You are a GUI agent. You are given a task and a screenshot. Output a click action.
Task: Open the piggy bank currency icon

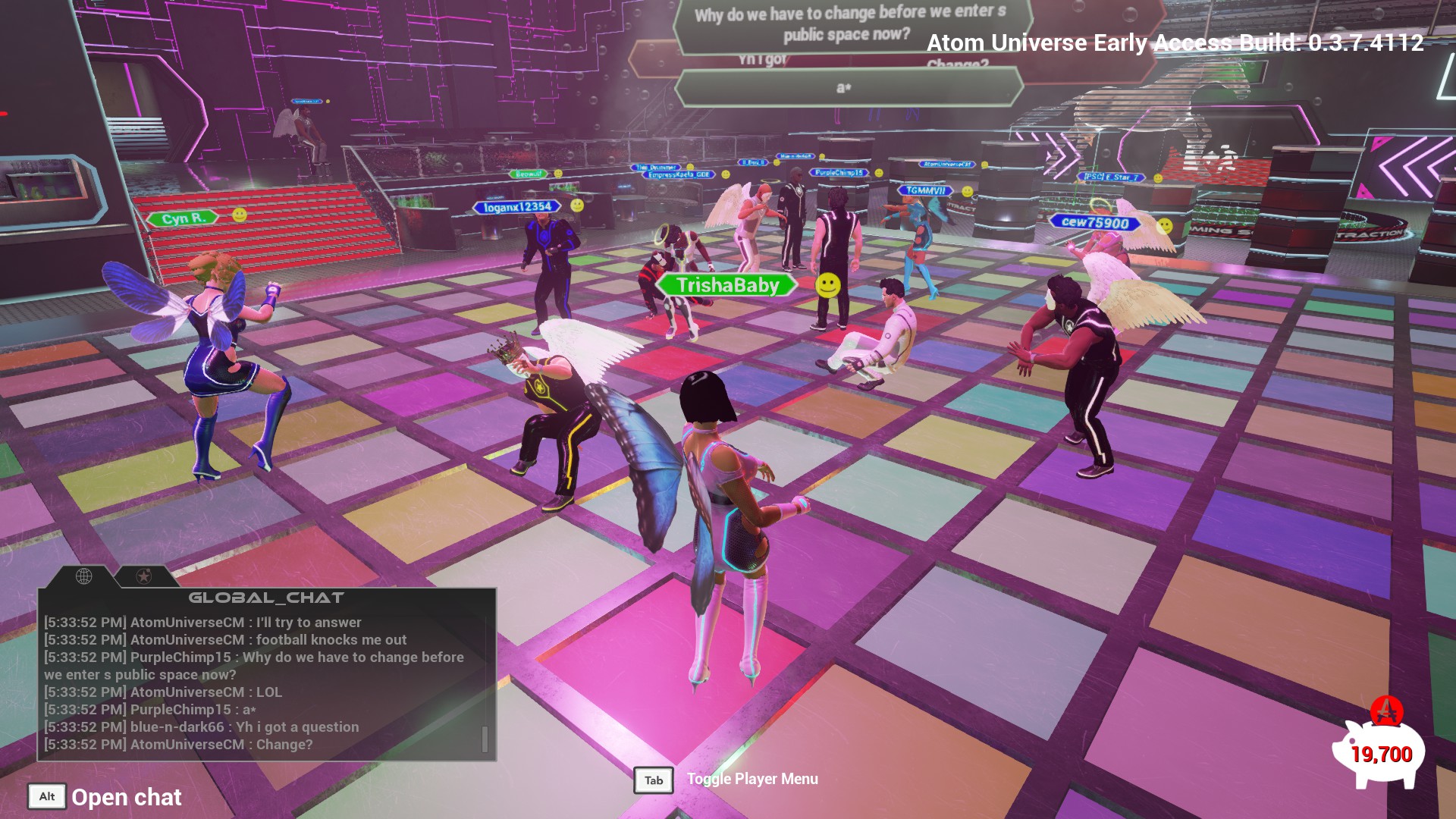[1378, 752]
